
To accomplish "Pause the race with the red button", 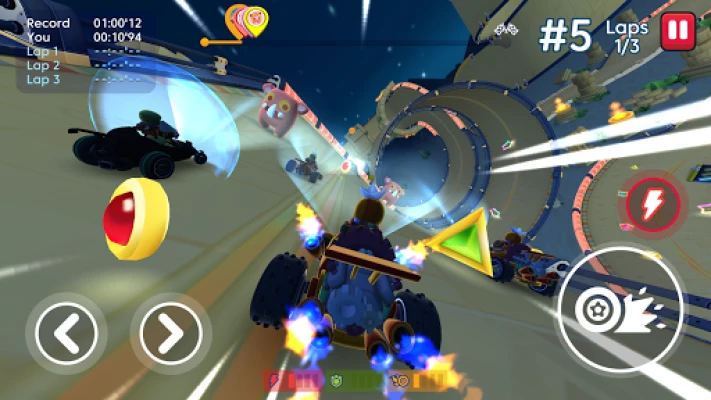I will [677, 30].
